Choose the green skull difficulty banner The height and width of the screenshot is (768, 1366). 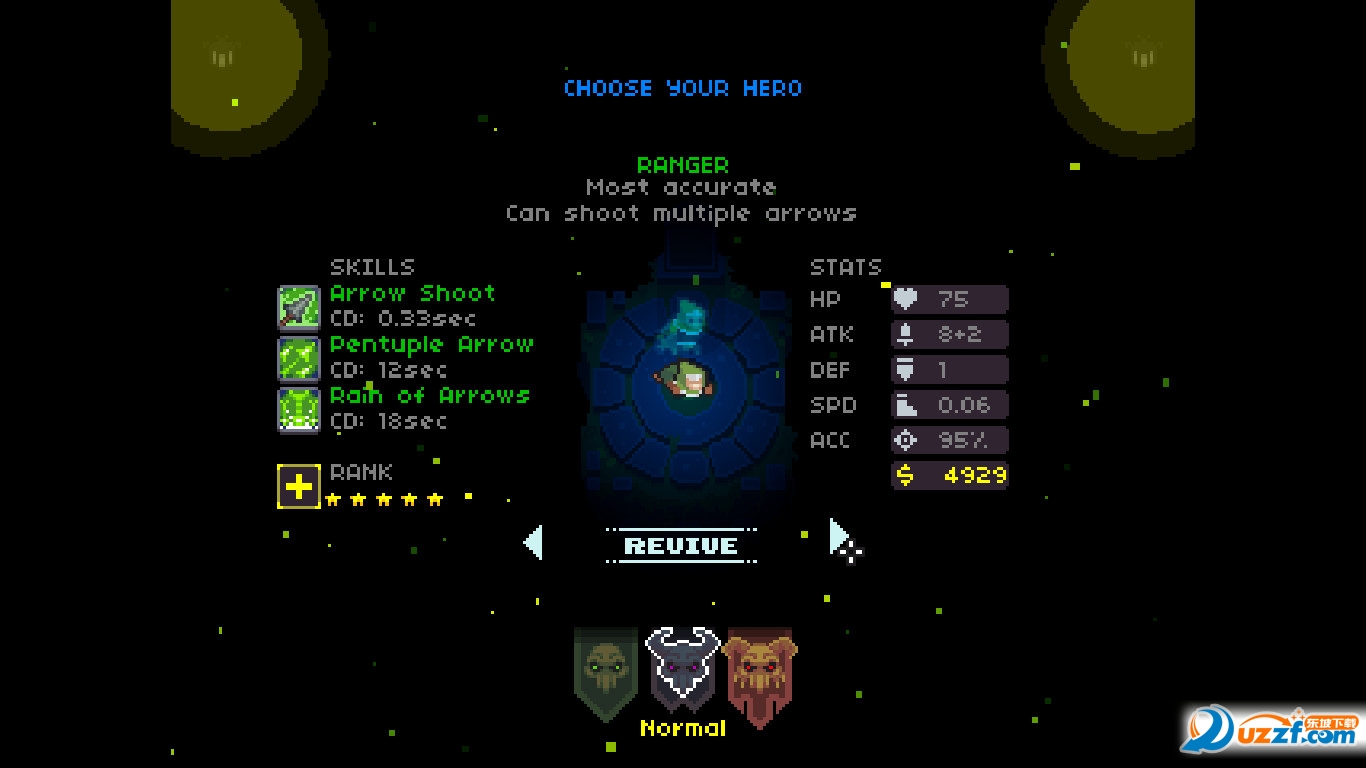pyautogui.click(x=606, y=671)
